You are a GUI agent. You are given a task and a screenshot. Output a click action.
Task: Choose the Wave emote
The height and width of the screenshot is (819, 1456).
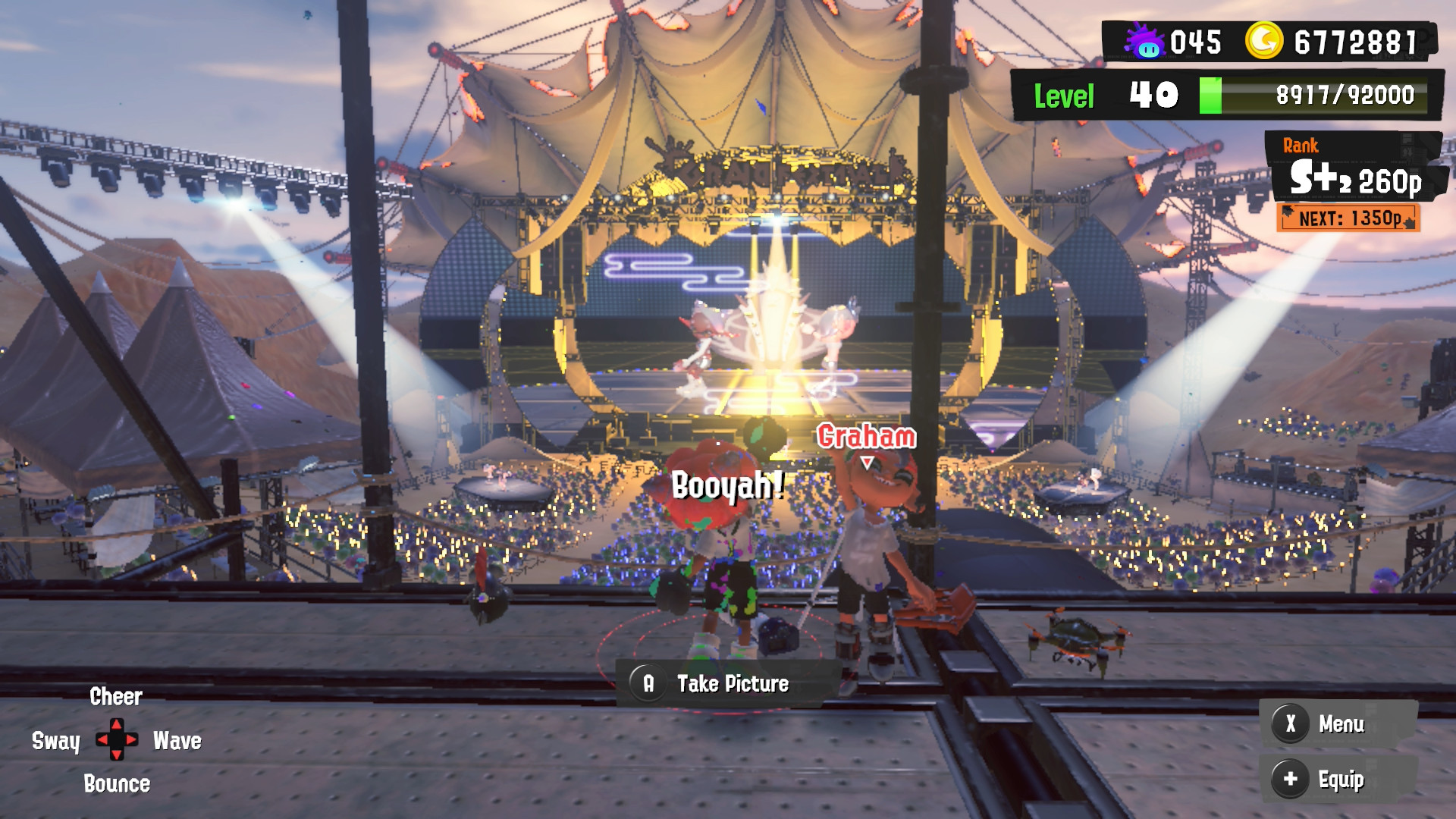tap(177, 741)
